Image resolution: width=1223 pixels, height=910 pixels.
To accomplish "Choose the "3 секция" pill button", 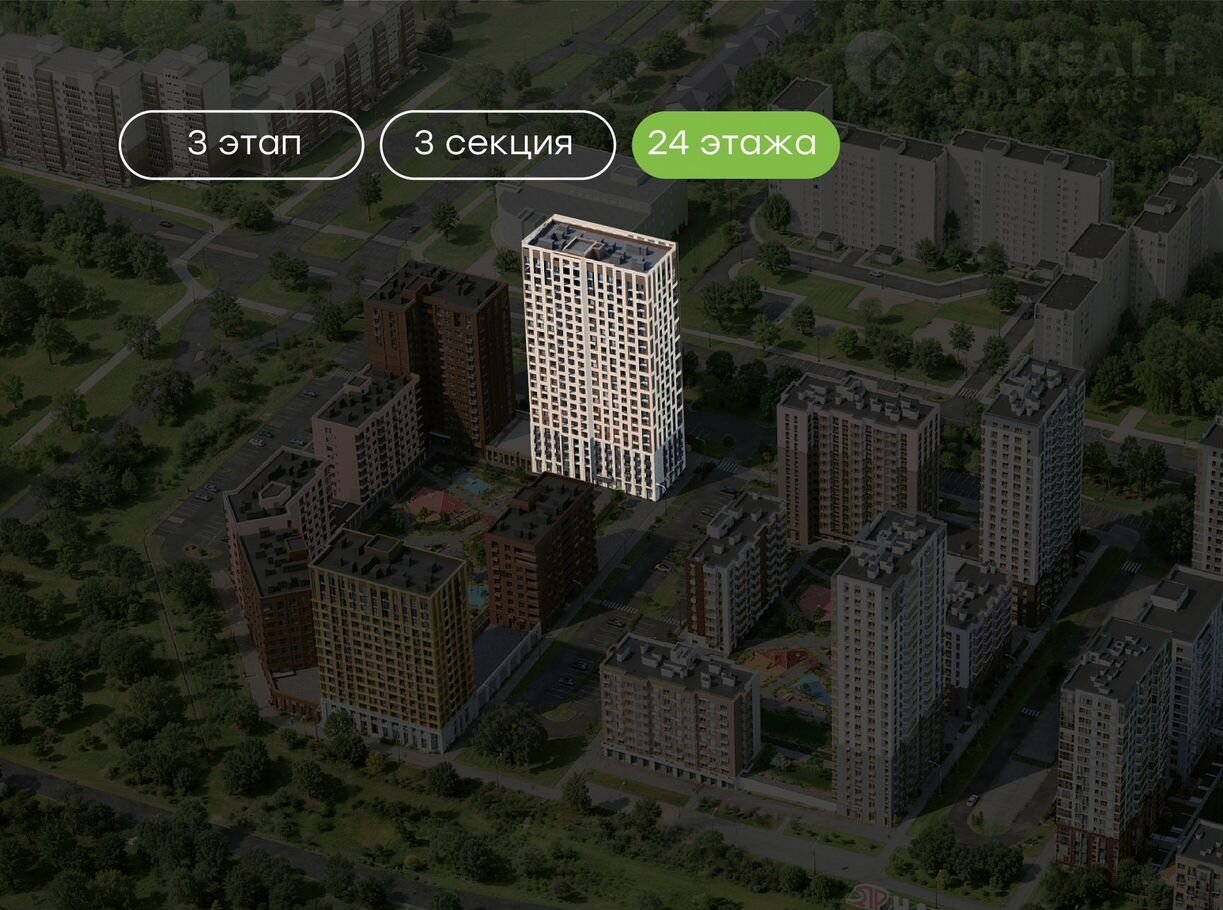I will pos(497,144).
